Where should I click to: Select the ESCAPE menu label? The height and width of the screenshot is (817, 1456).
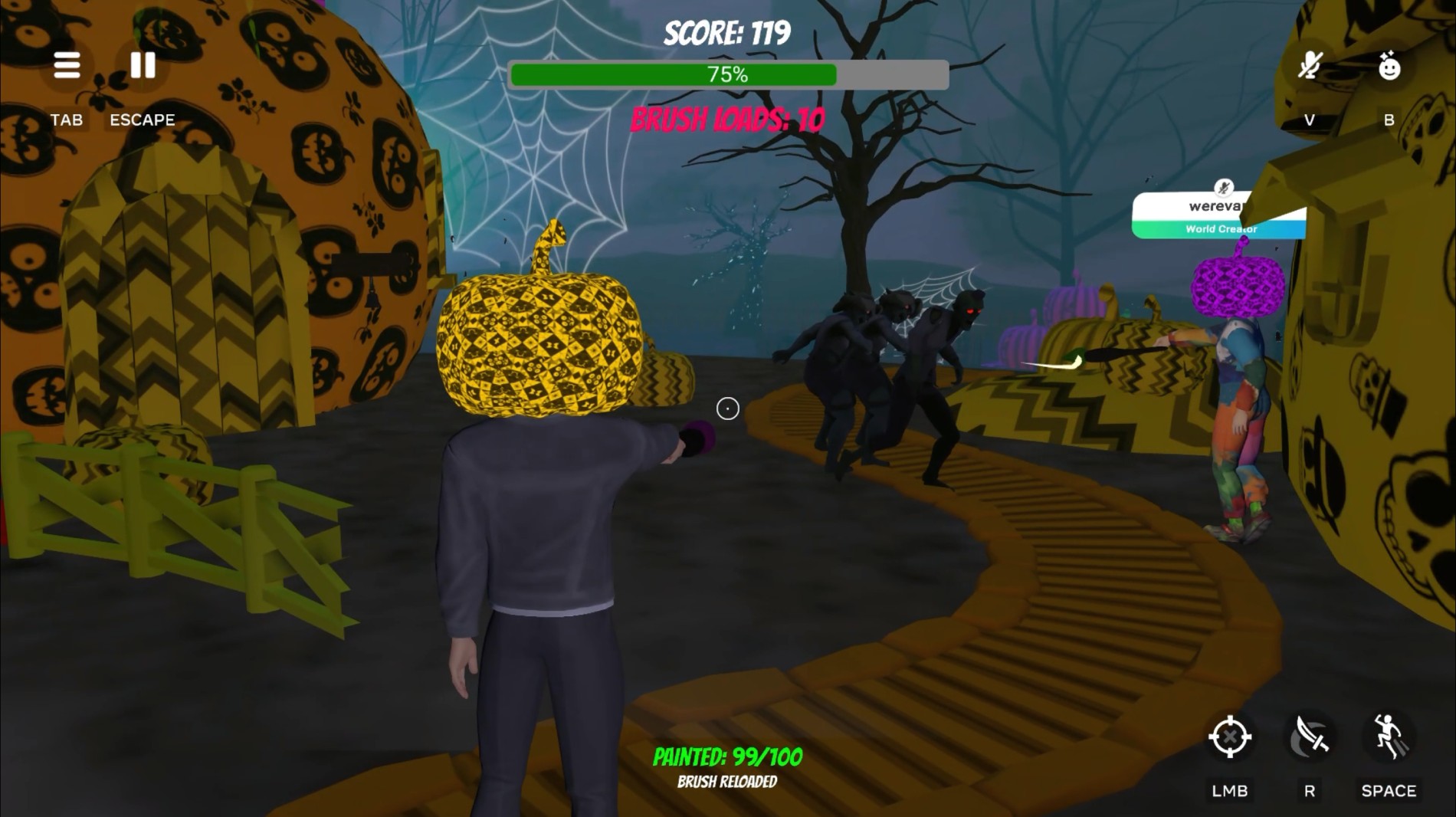click(143, 120)
